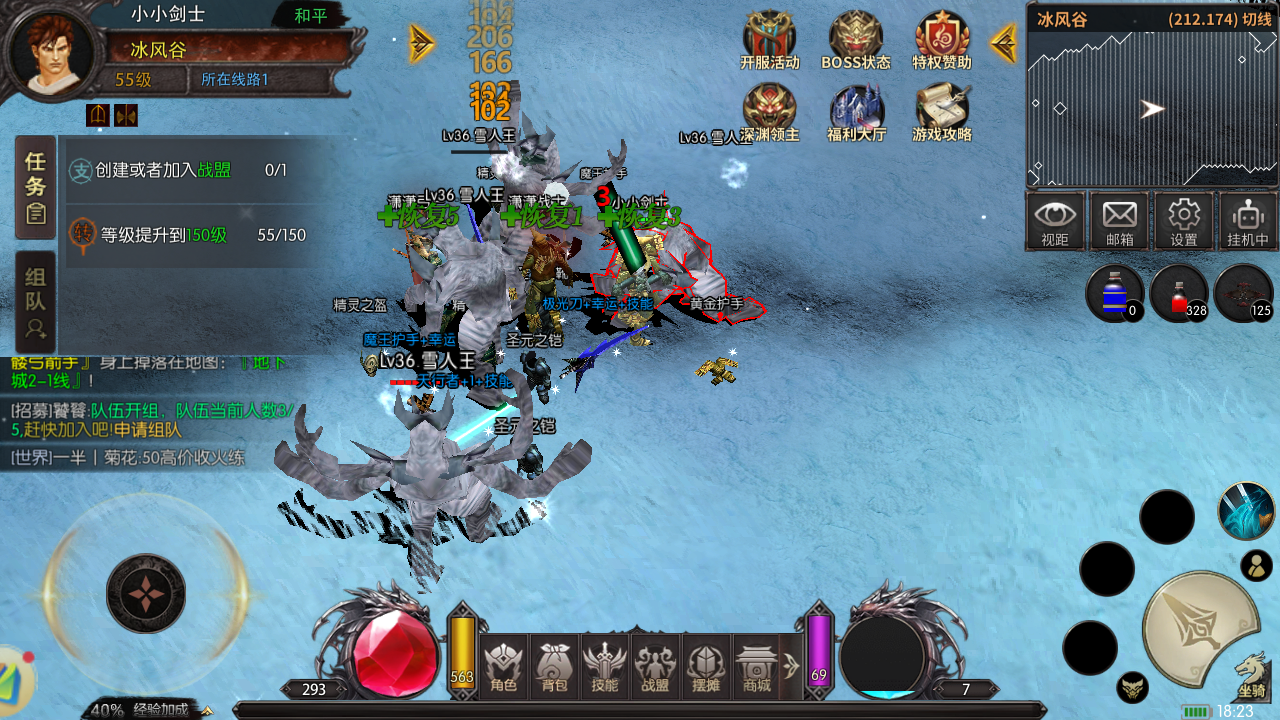This screenshot has width=1280, height=720.
Task: Open the 深渊领主 abyss lord icon
Action: pyautogui.click(x=769, y=110)
